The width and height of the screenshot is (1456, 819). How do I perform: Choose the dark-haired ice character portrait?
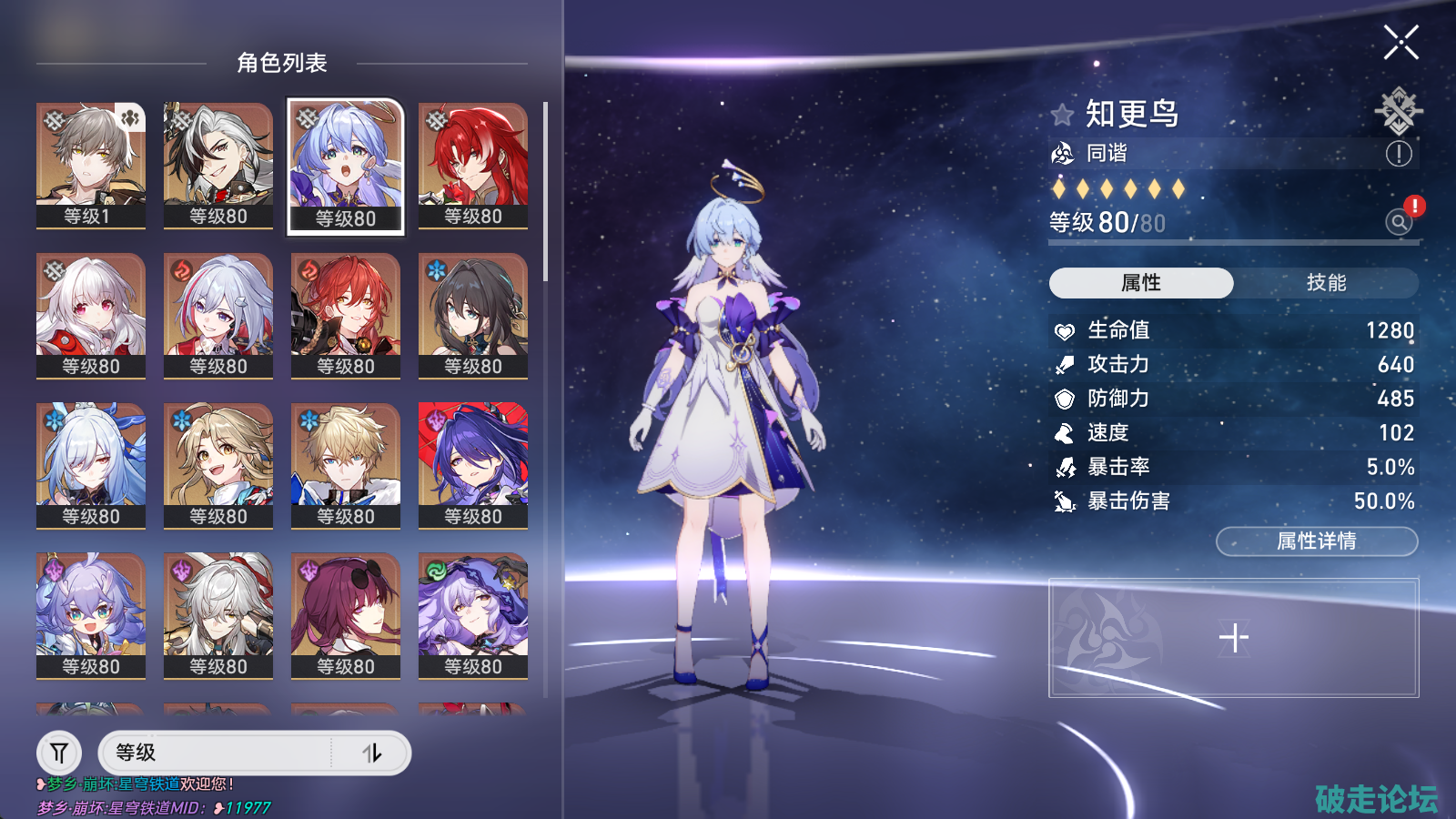tap(472, 315)
